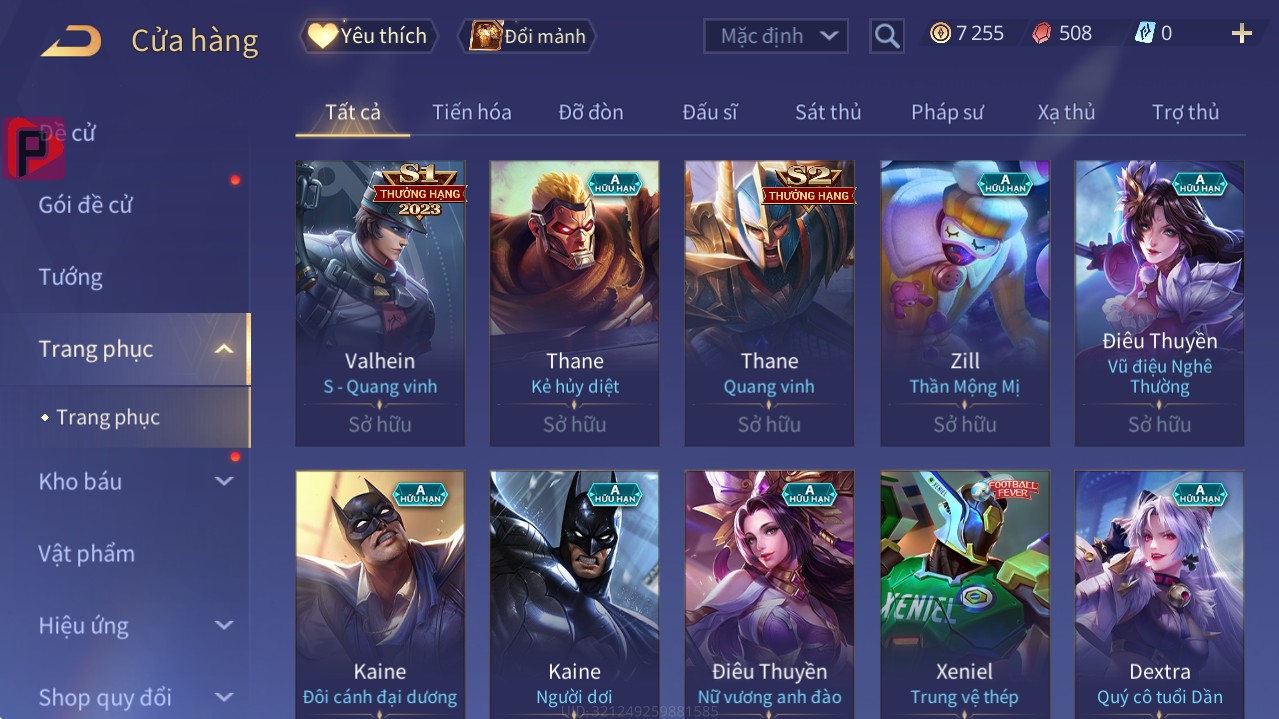The image size is (1279, 719).
Task: Filter by Pháp sư
Action: (x=947, y=112)
